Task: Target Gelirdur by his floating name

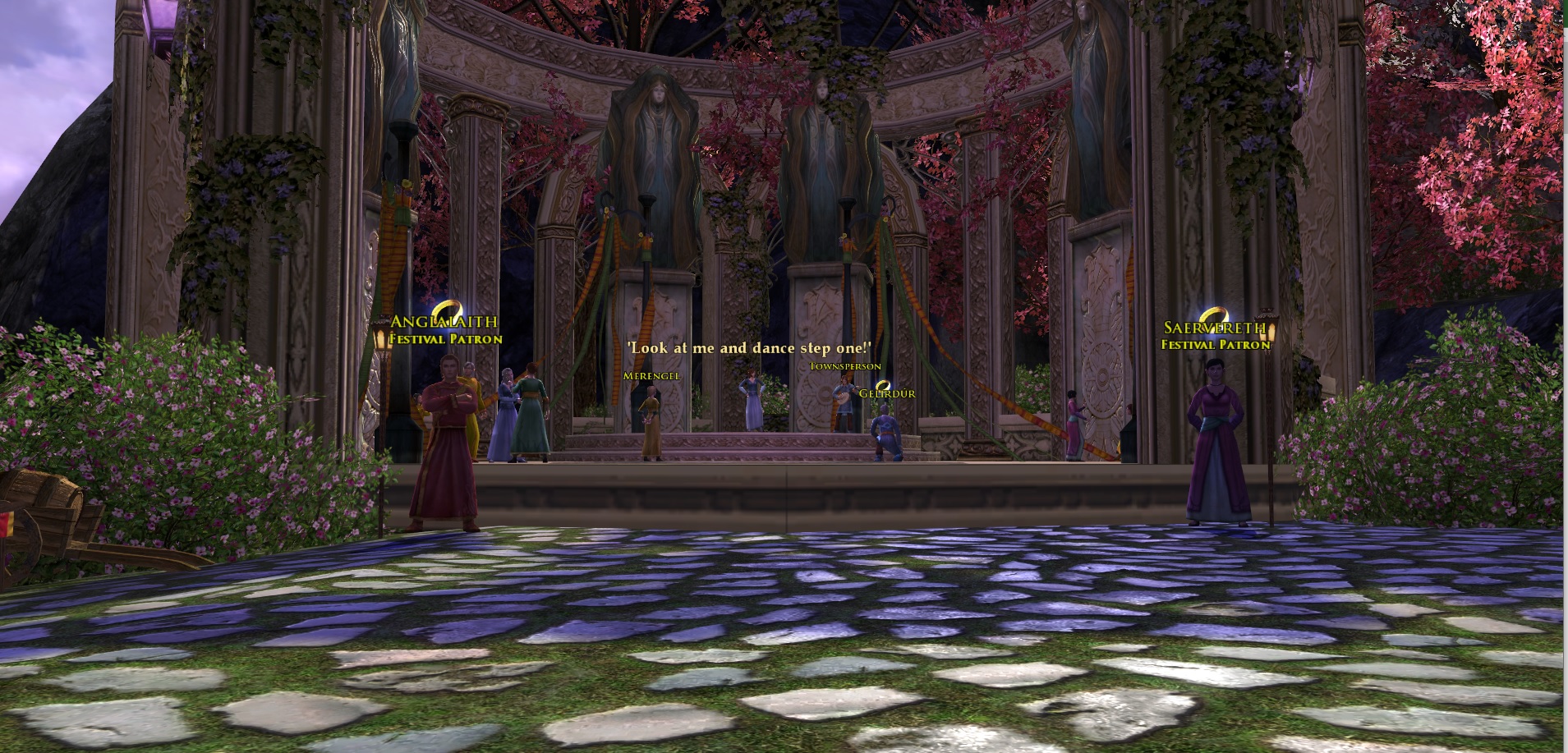Action: [x=887, y=393]
